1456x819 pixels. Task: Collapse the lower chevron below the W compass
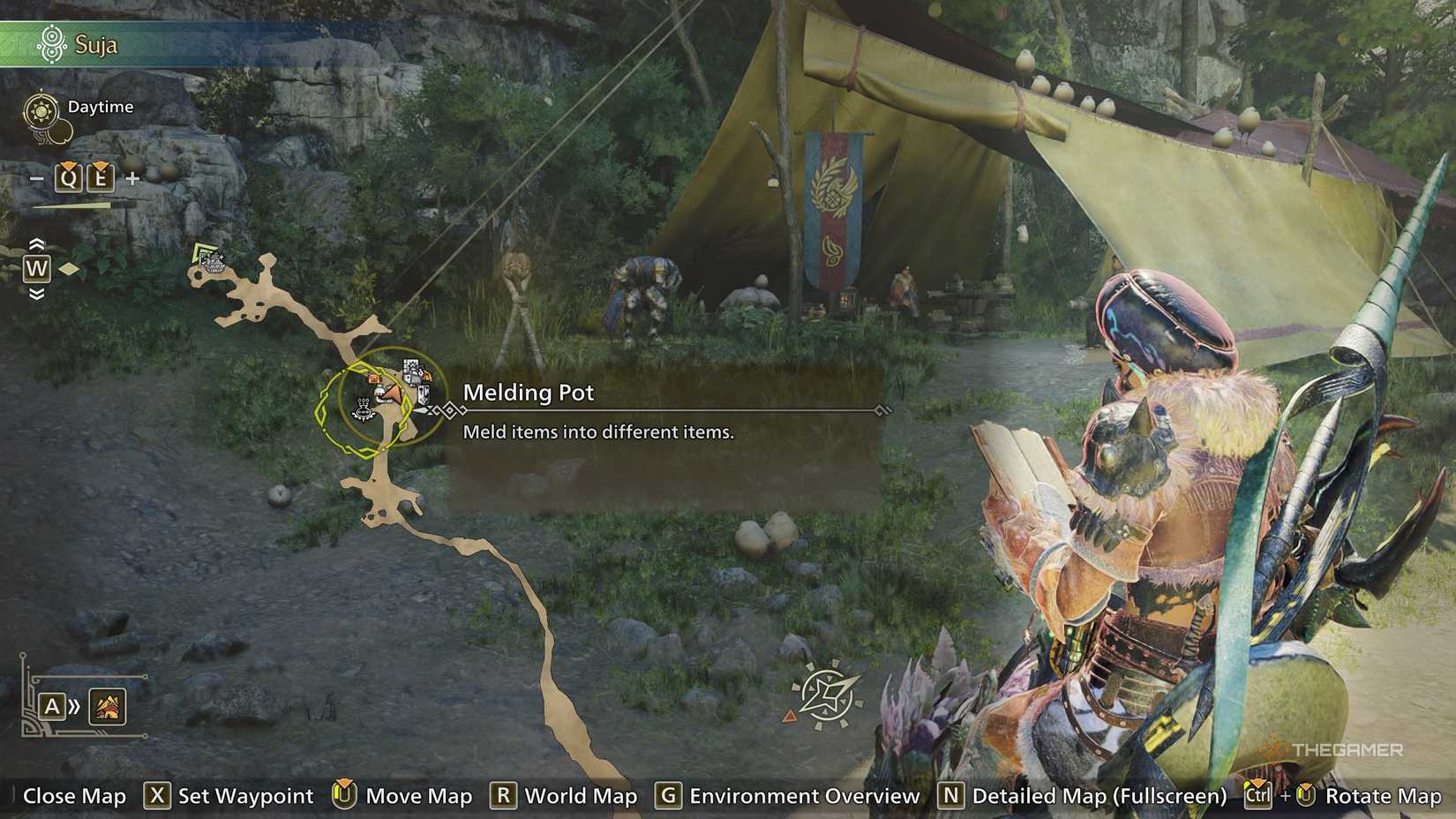point(37,293)
